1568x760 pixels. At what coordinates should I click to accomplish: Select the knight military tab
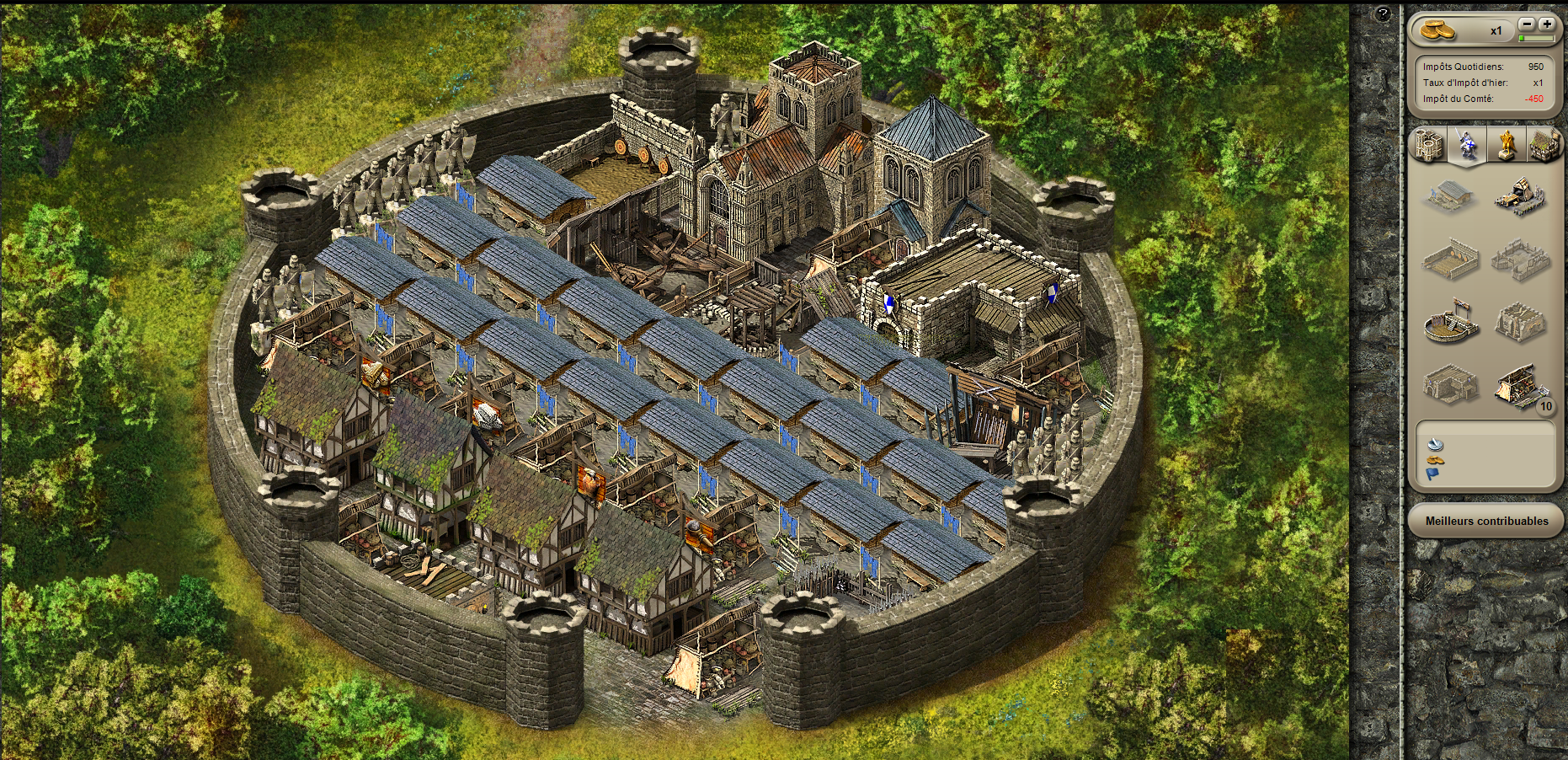[x=1467, y=145]
